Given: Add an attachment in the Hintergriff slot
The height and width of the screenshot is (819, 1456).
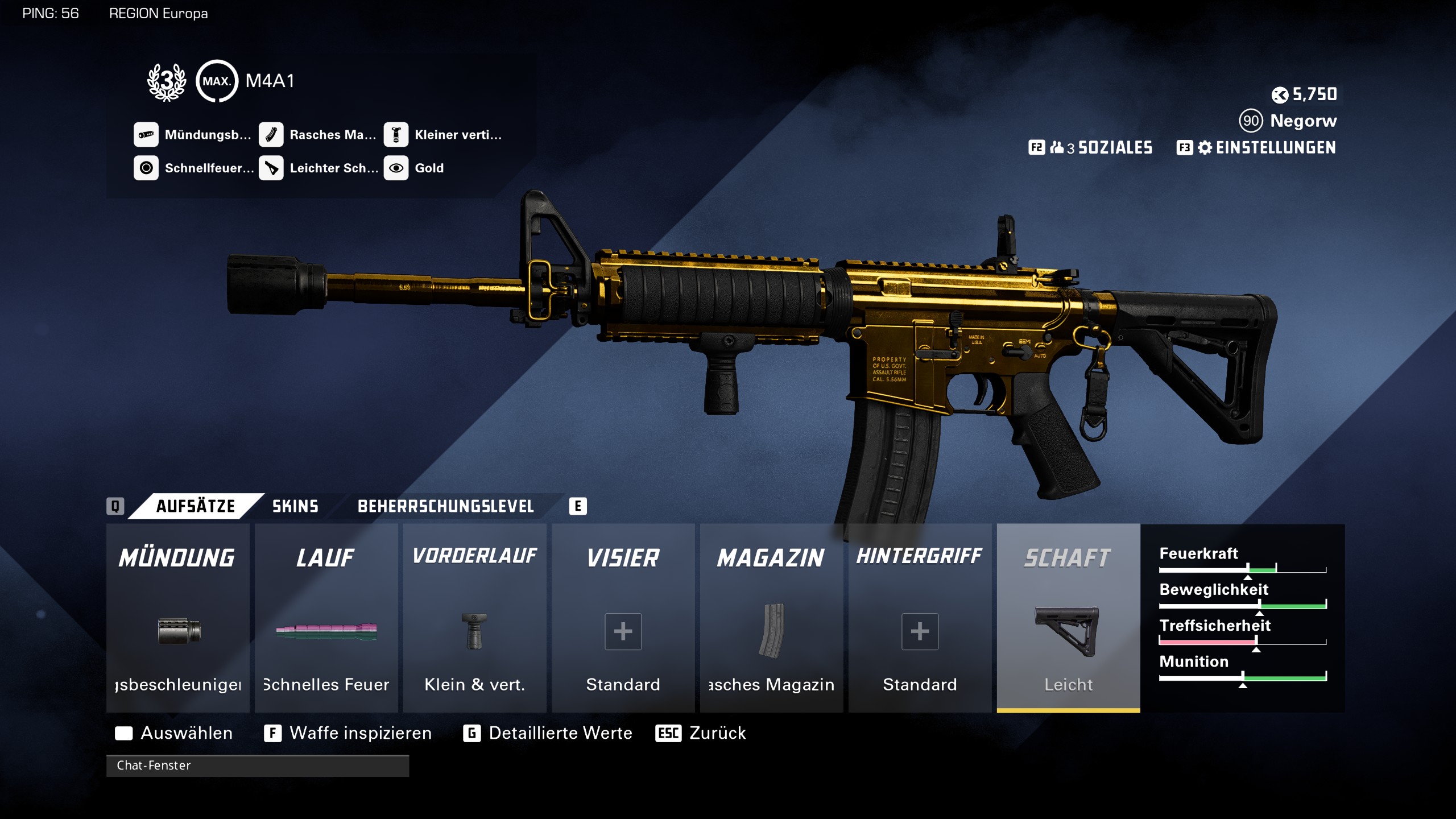Looking at the screenshot, I should pyautogui.click(x=920, y=631).
